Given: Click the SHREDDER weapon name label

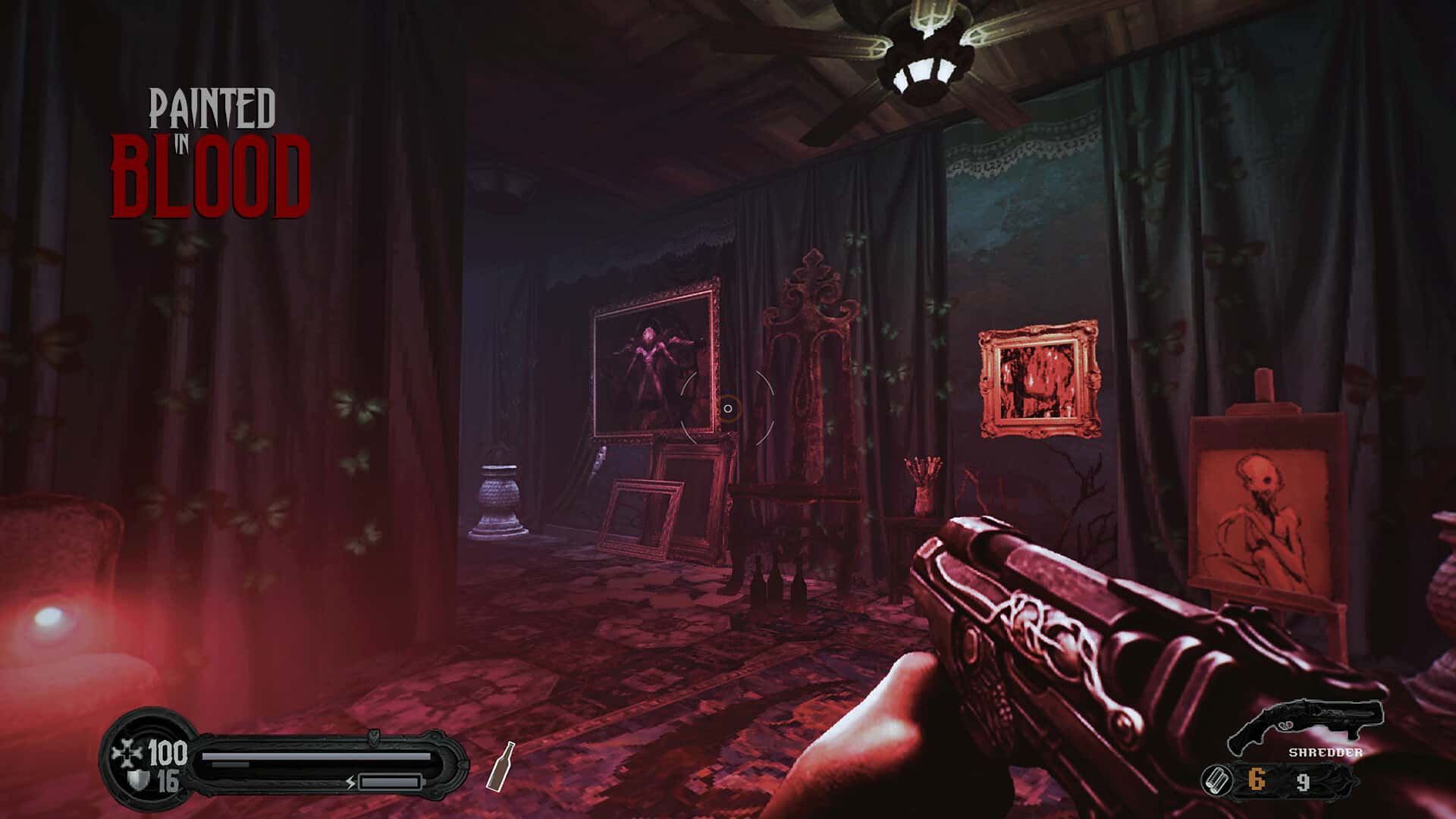Looking at the screenshot, I should tap(1326, 752).
